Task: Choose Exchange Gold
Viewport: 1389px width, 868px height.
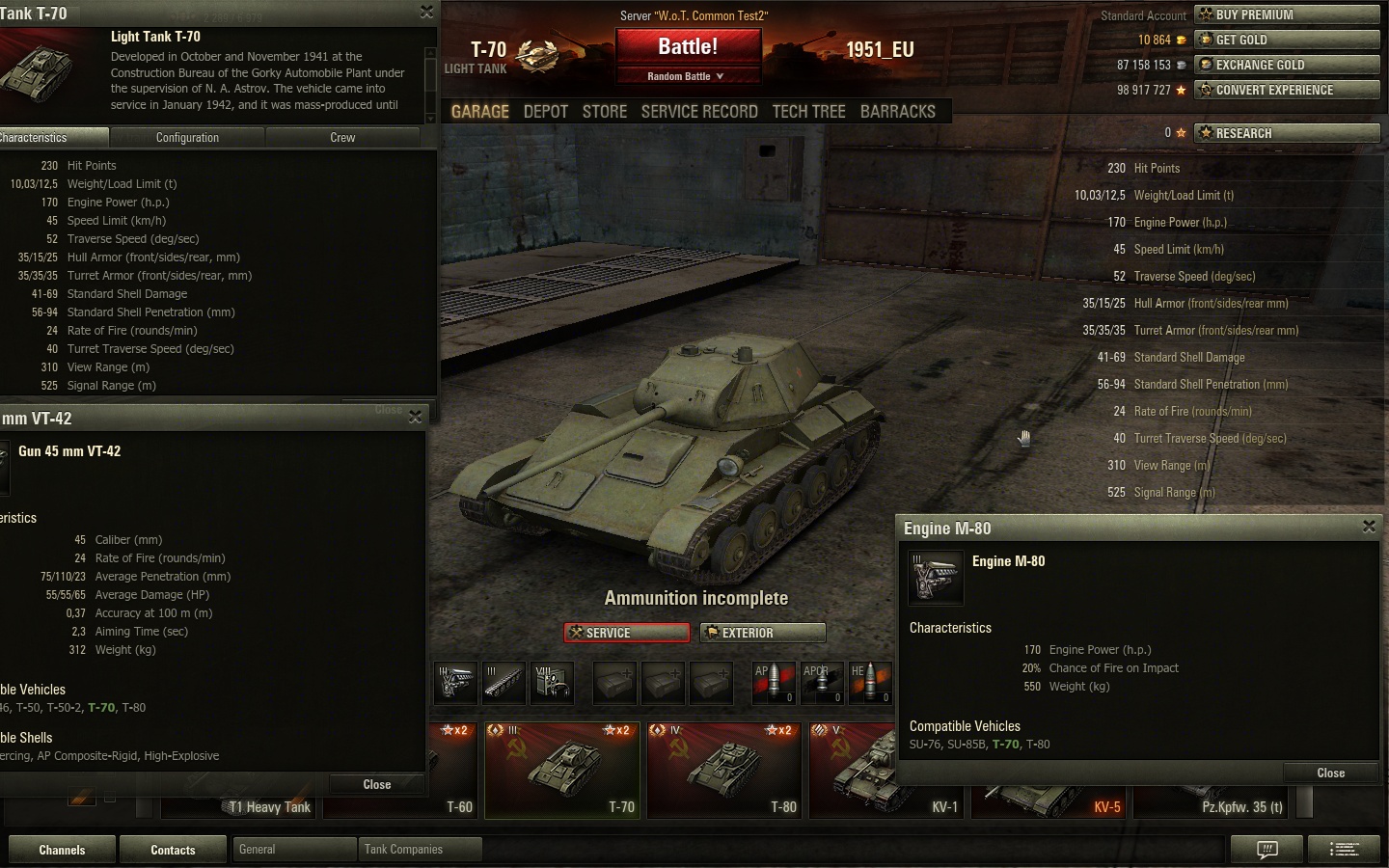Action: (x=1287, y=65)
